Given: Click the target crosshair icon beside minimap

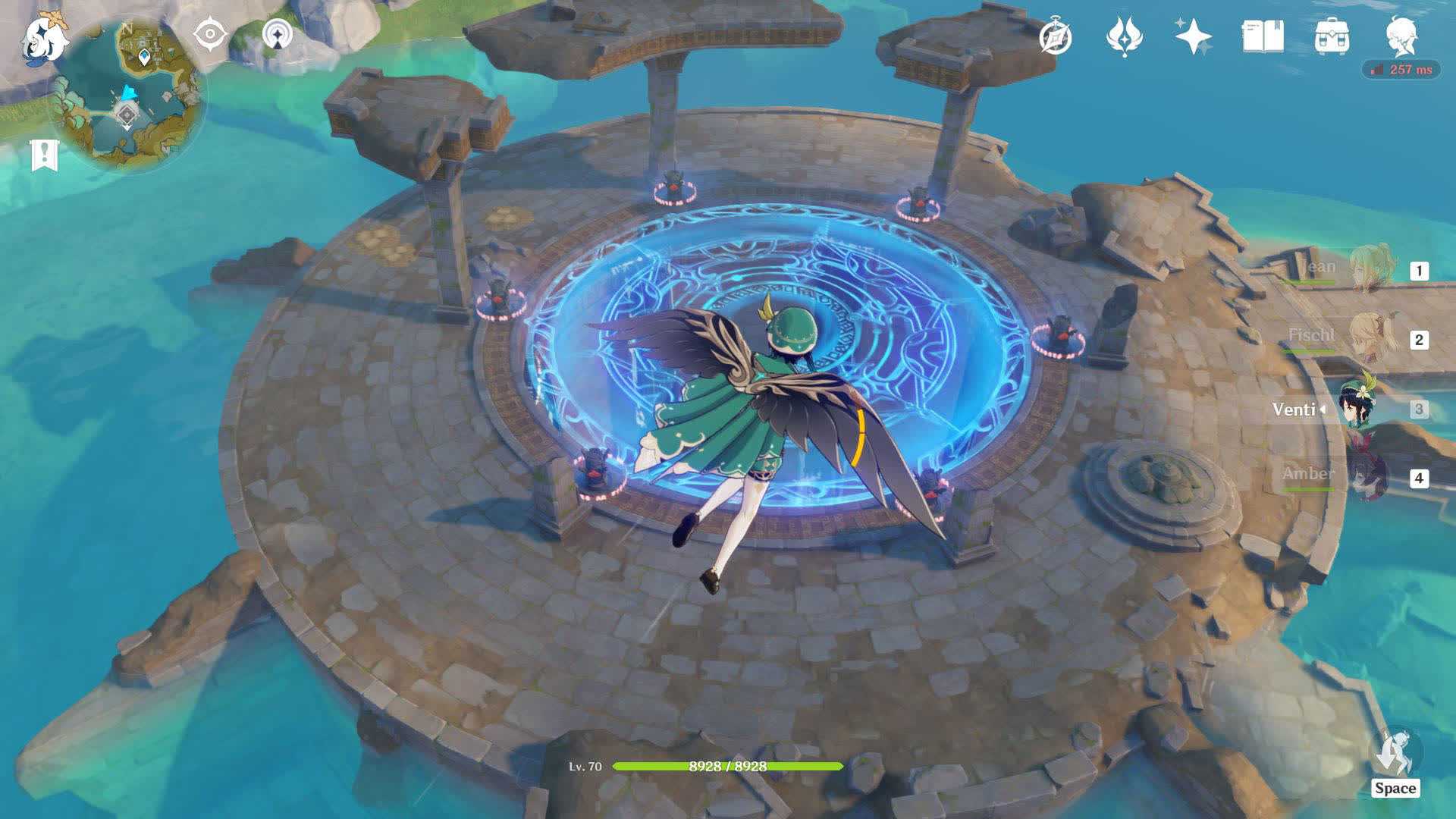Looking at the screenshot, I should point(210,35).
